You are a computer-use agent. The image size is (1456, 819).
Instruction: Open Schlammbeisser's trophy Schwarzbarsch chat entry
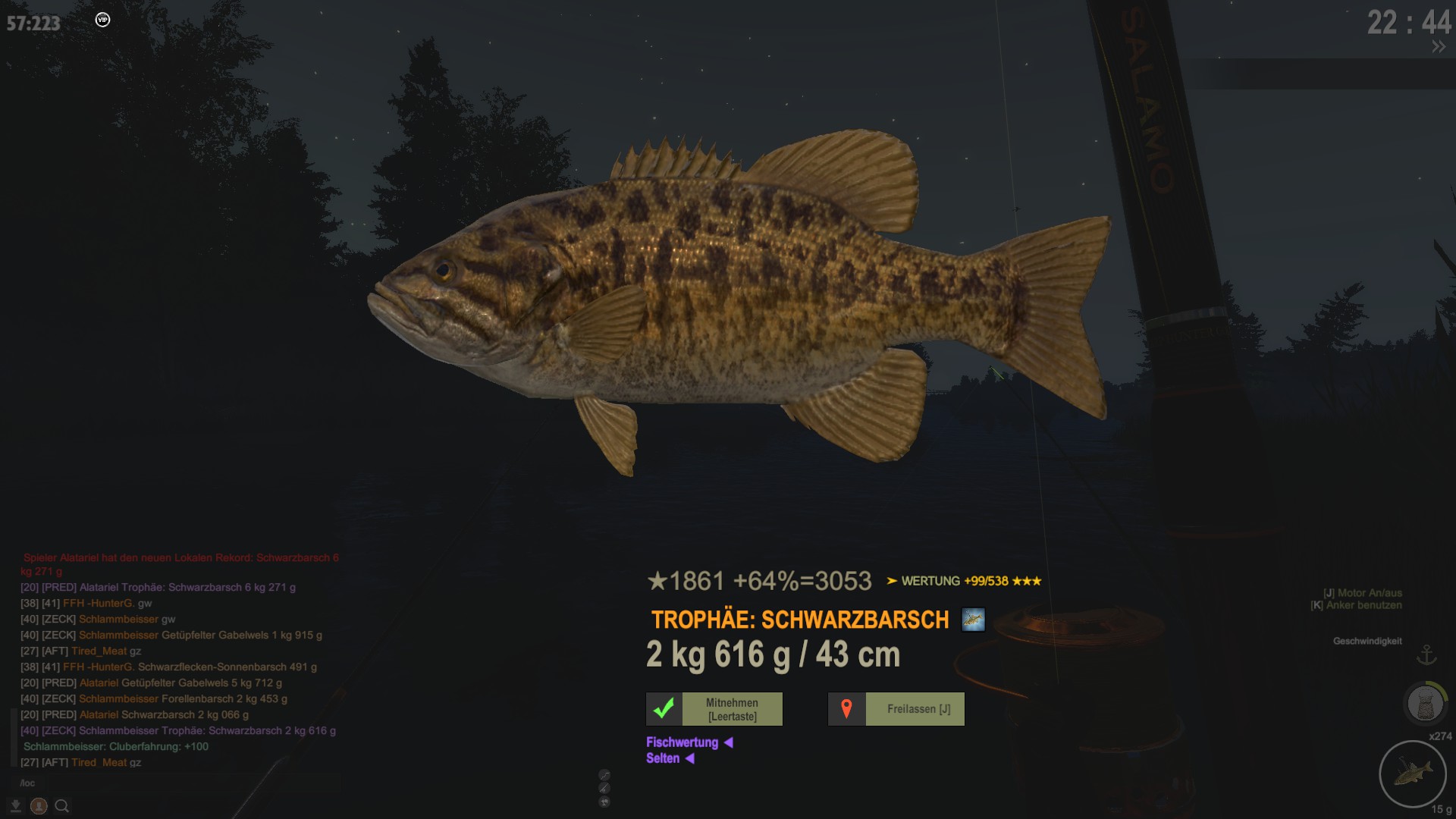(207, 730)
